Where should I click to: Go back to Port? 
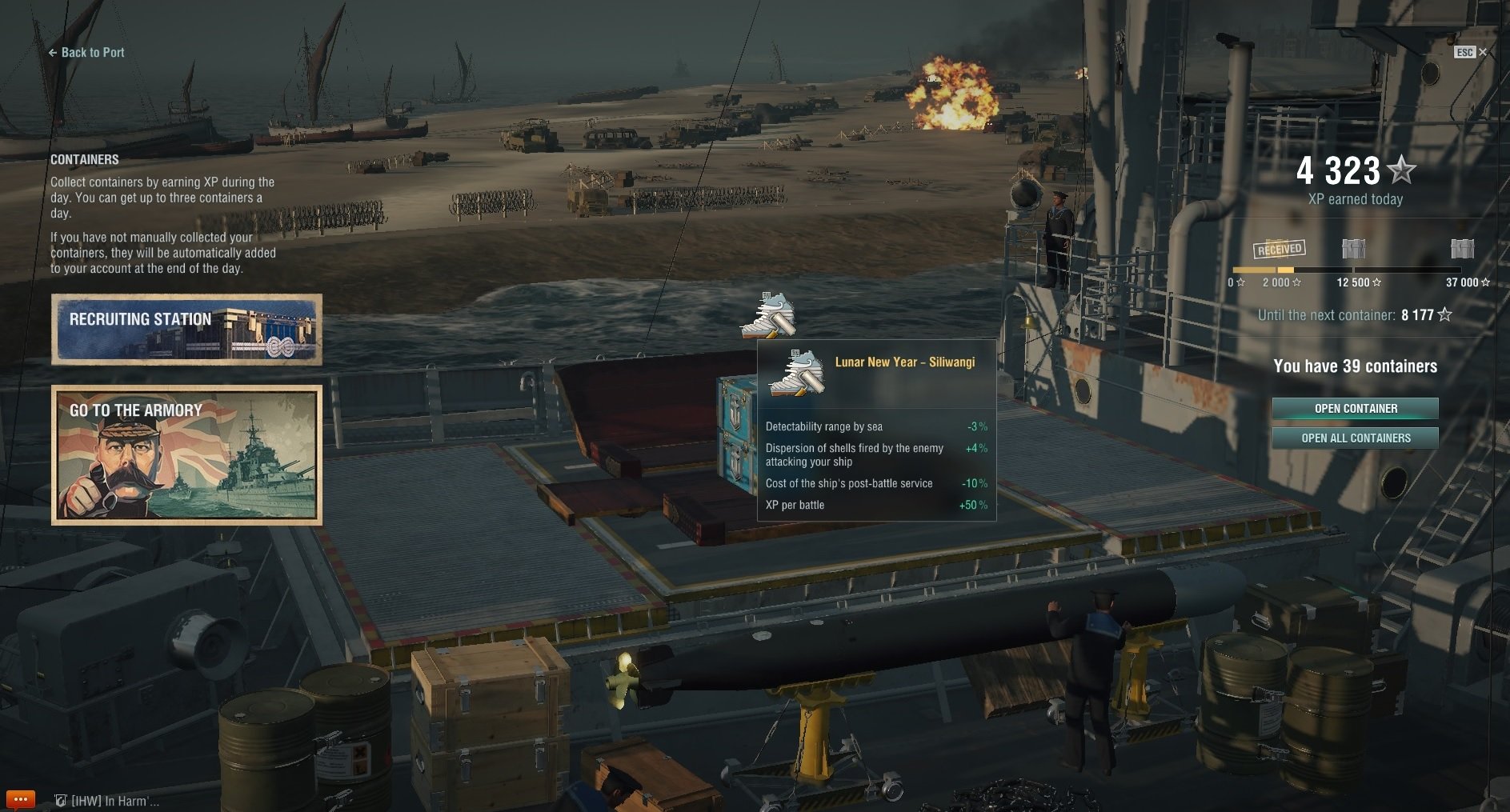[x=86, y=53]
